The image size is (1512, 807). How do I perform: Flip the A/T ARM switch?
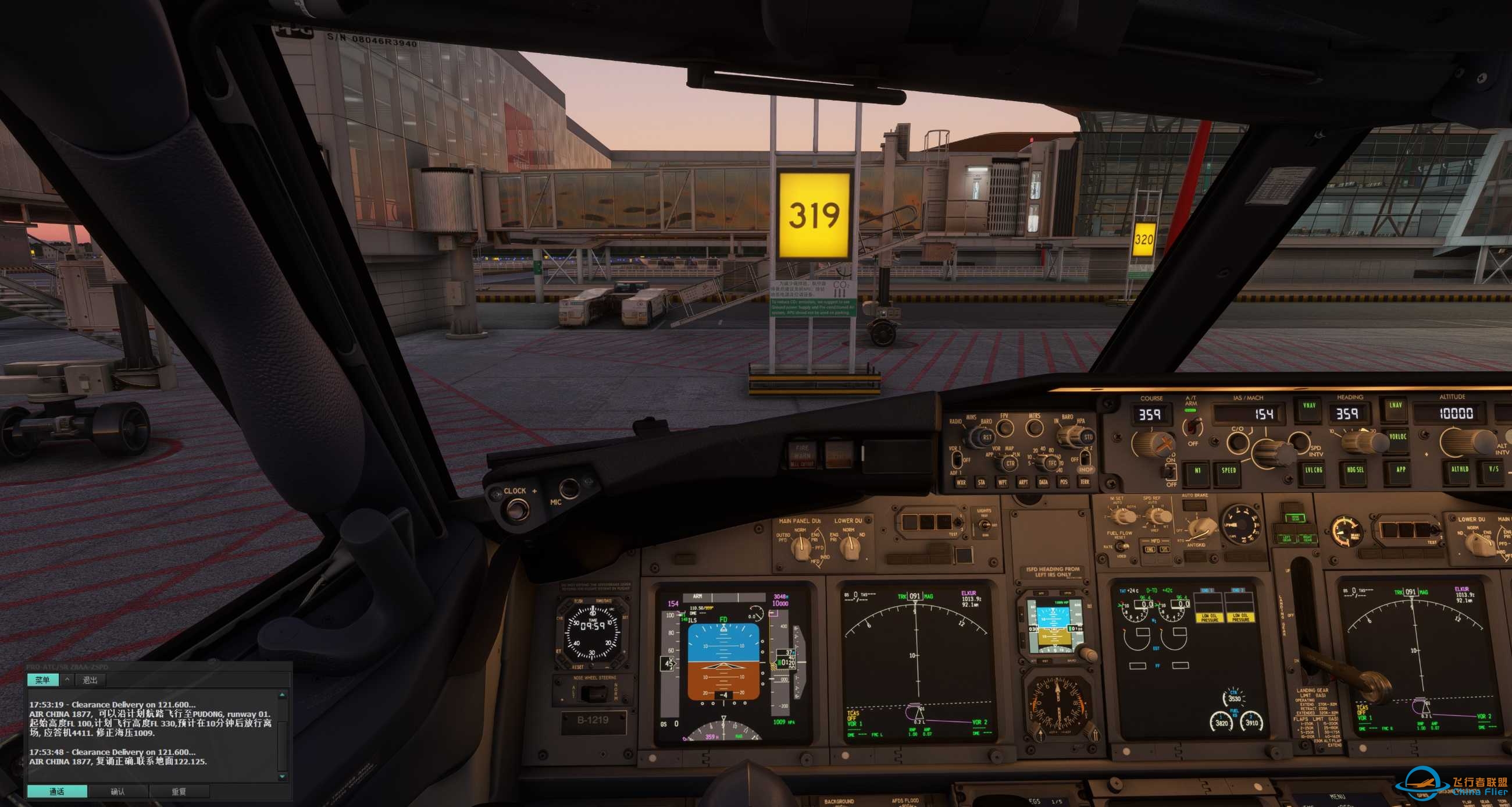click(x=1192, y=424)
